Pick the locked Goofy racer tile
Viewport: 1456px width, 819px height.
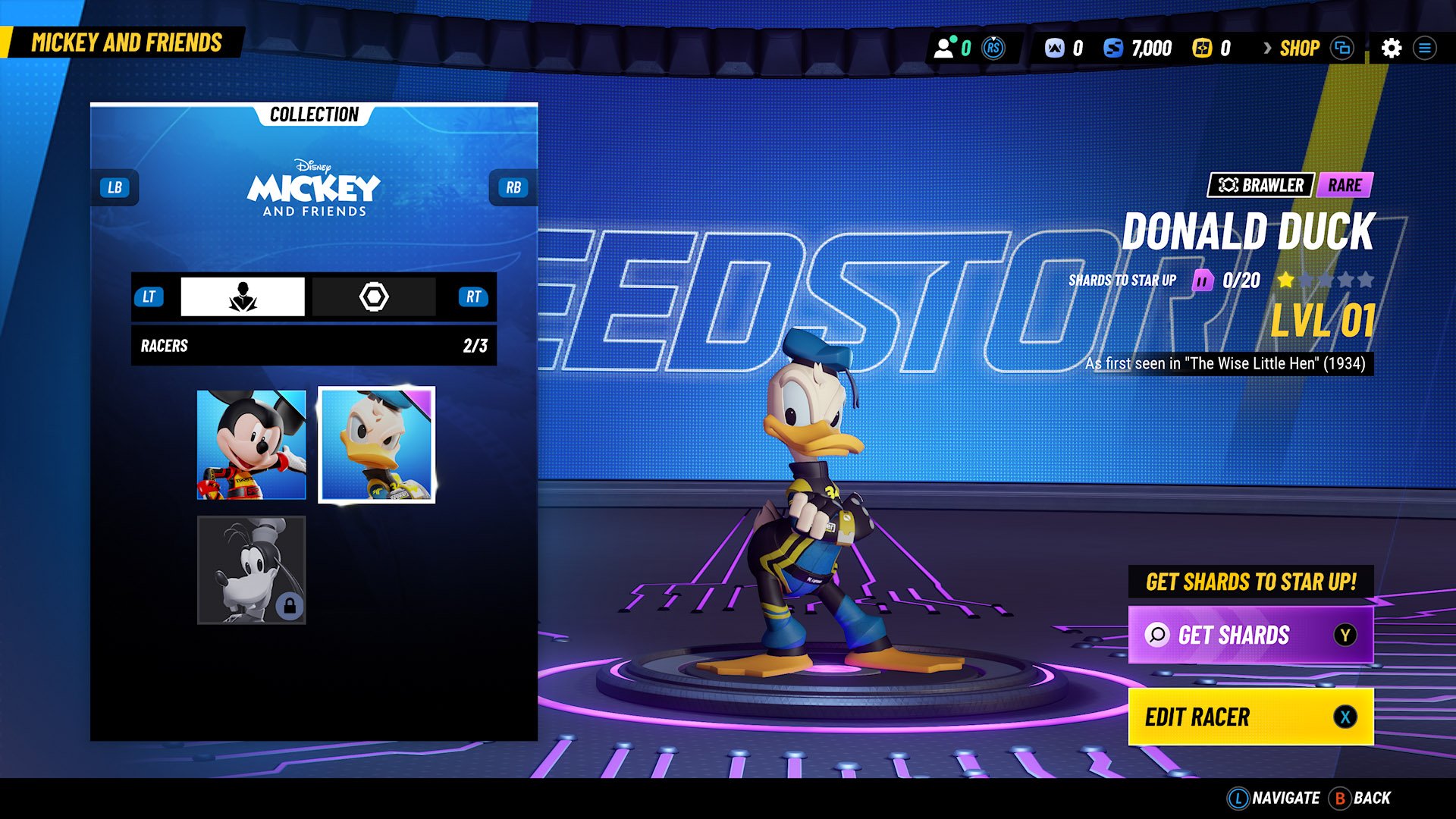click(x=252, y=570)
